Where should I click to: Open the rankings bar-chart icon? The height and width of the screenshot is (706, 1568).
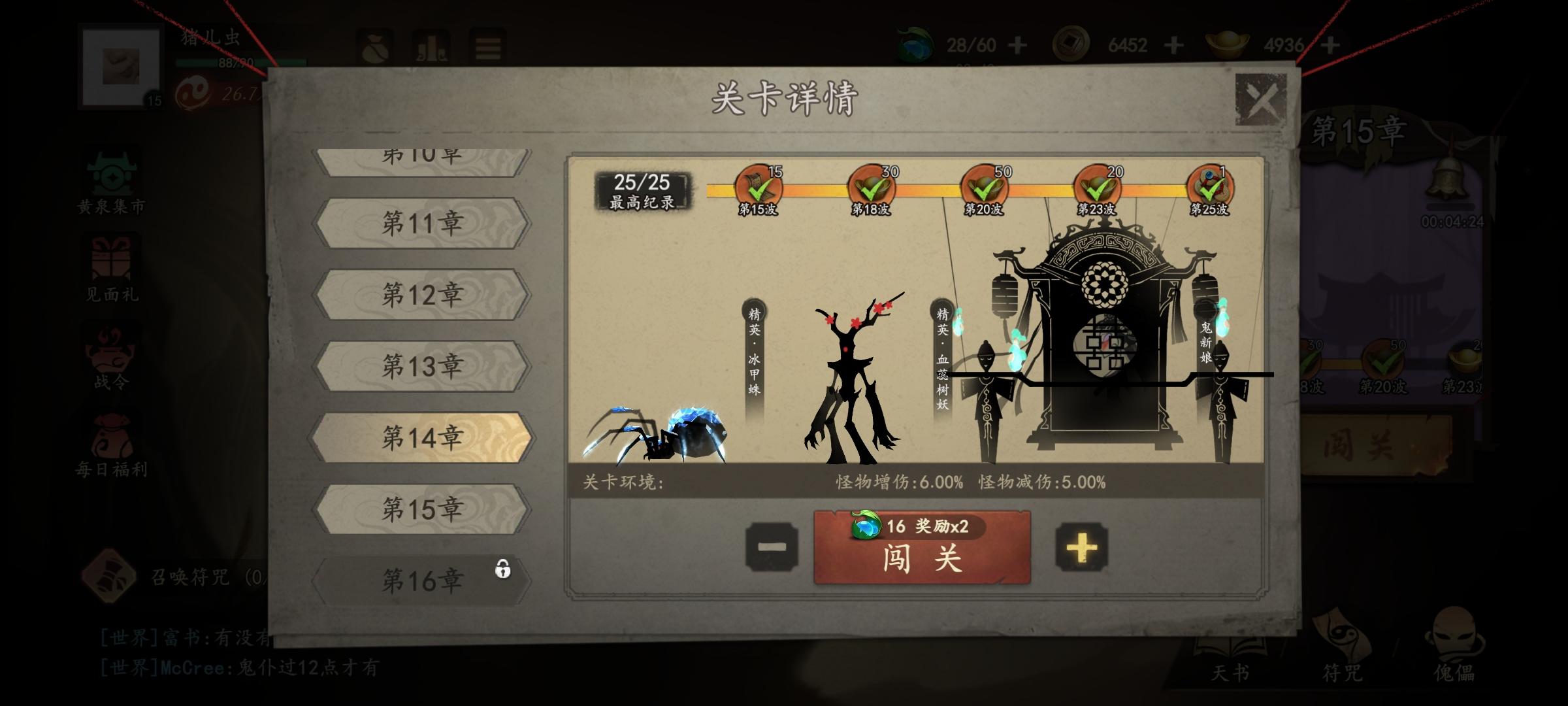coord(431,46)
